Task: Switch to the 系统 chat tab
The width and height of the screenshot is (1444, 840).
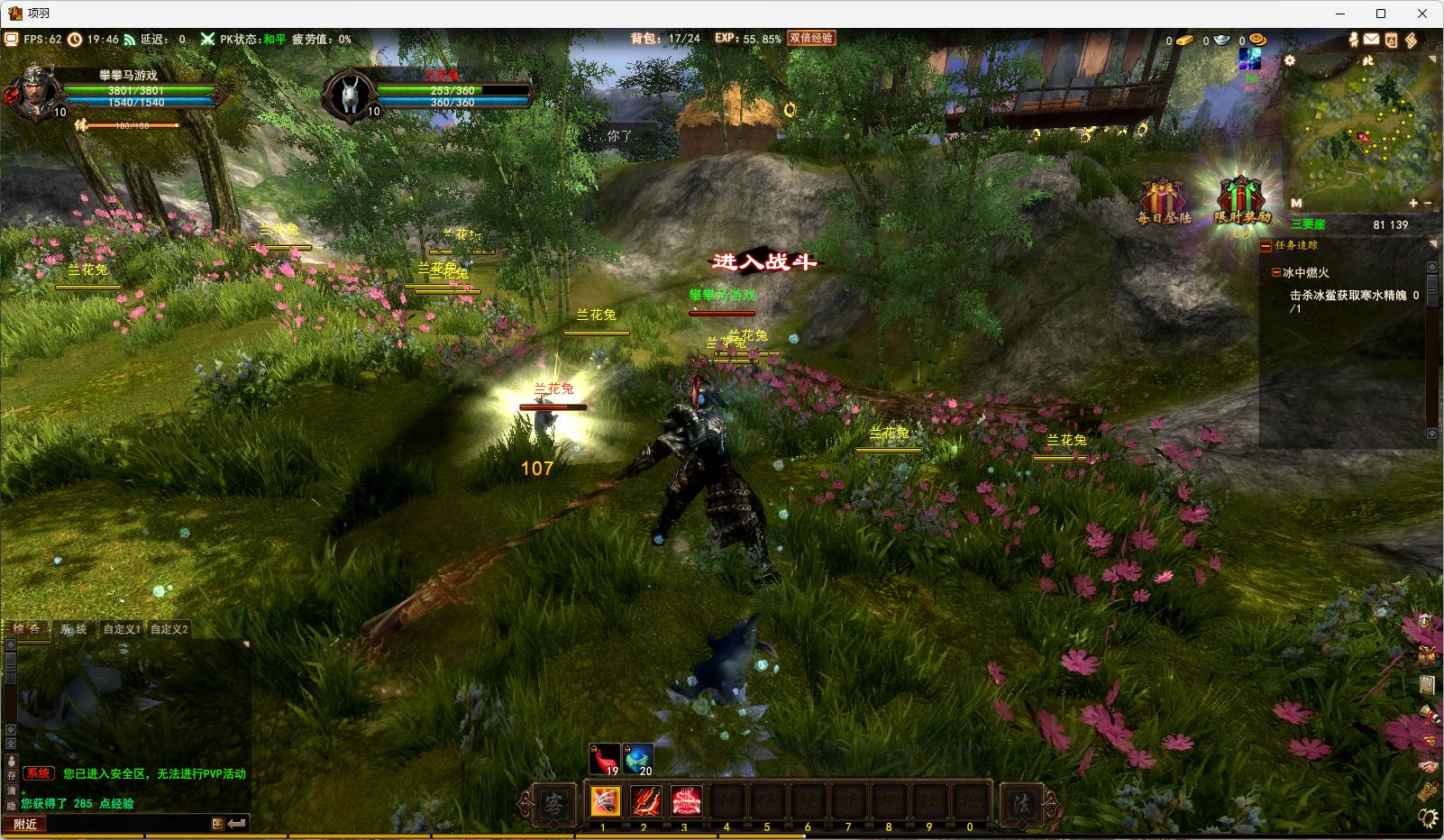Action: pos(74,629)
